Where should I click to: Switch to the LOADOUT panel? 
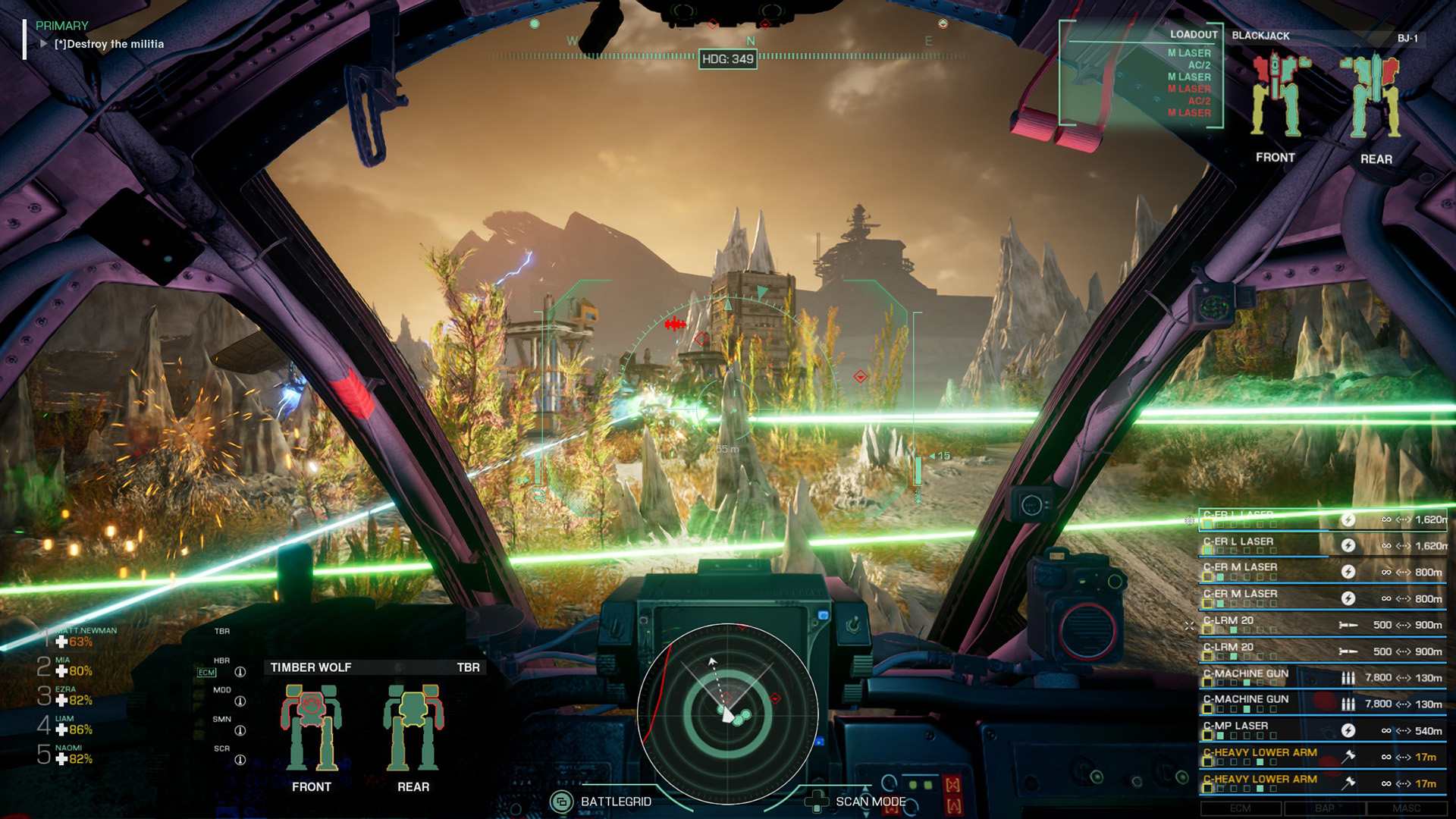coord(1194,35)
